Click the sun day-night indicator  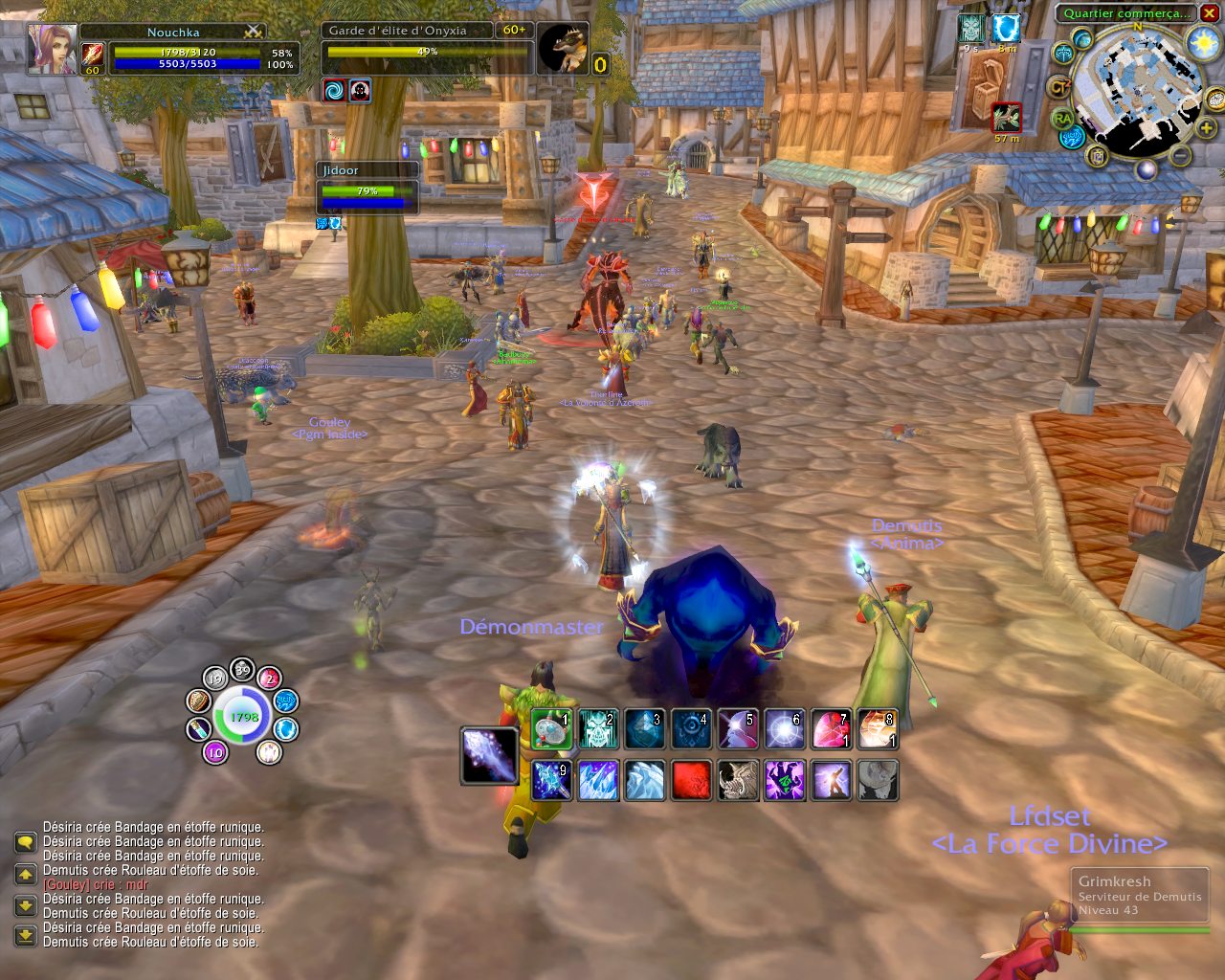click(1200, 43)
